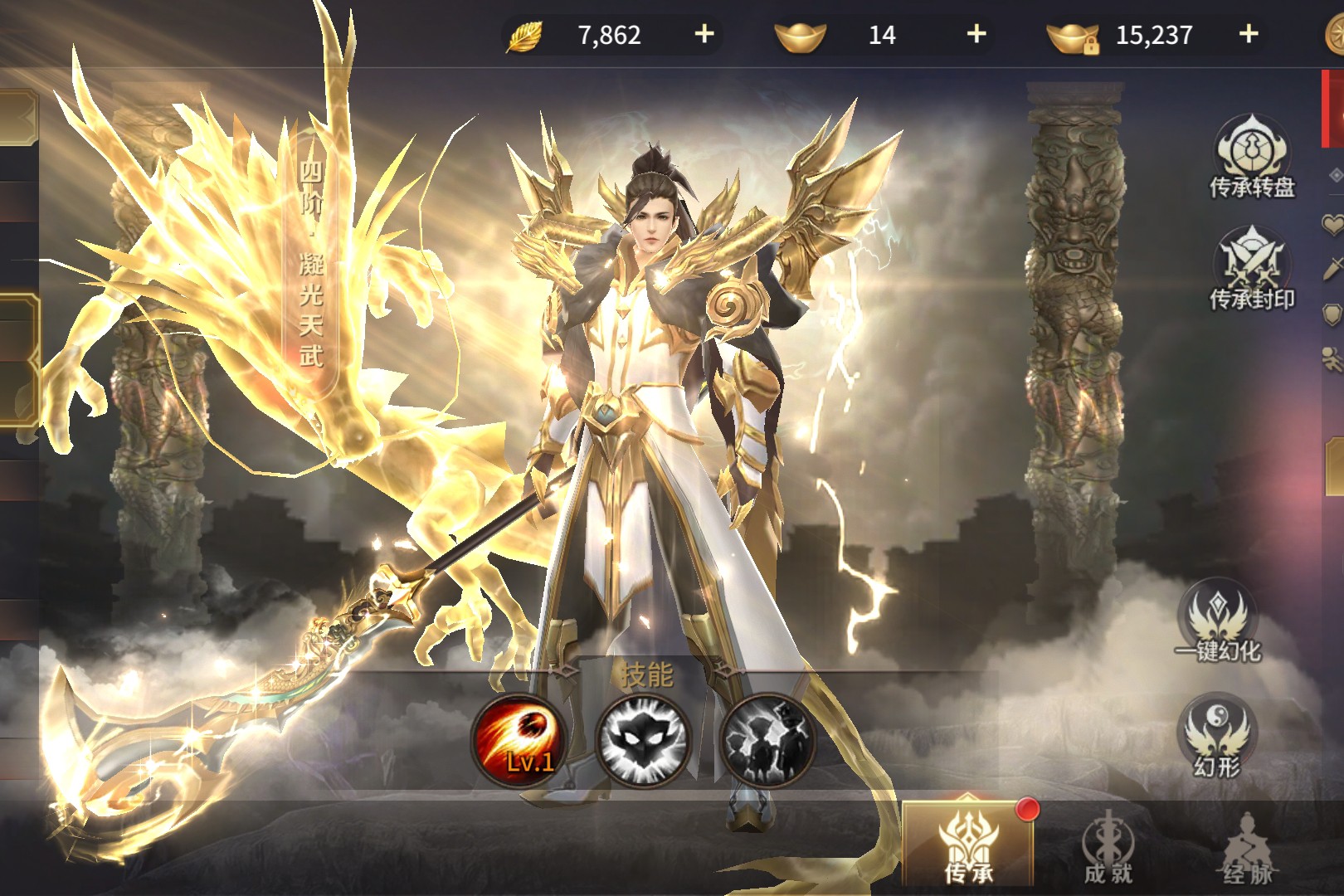
Task: Select the locked mask skill icon
Action: [x=644, y=739]
